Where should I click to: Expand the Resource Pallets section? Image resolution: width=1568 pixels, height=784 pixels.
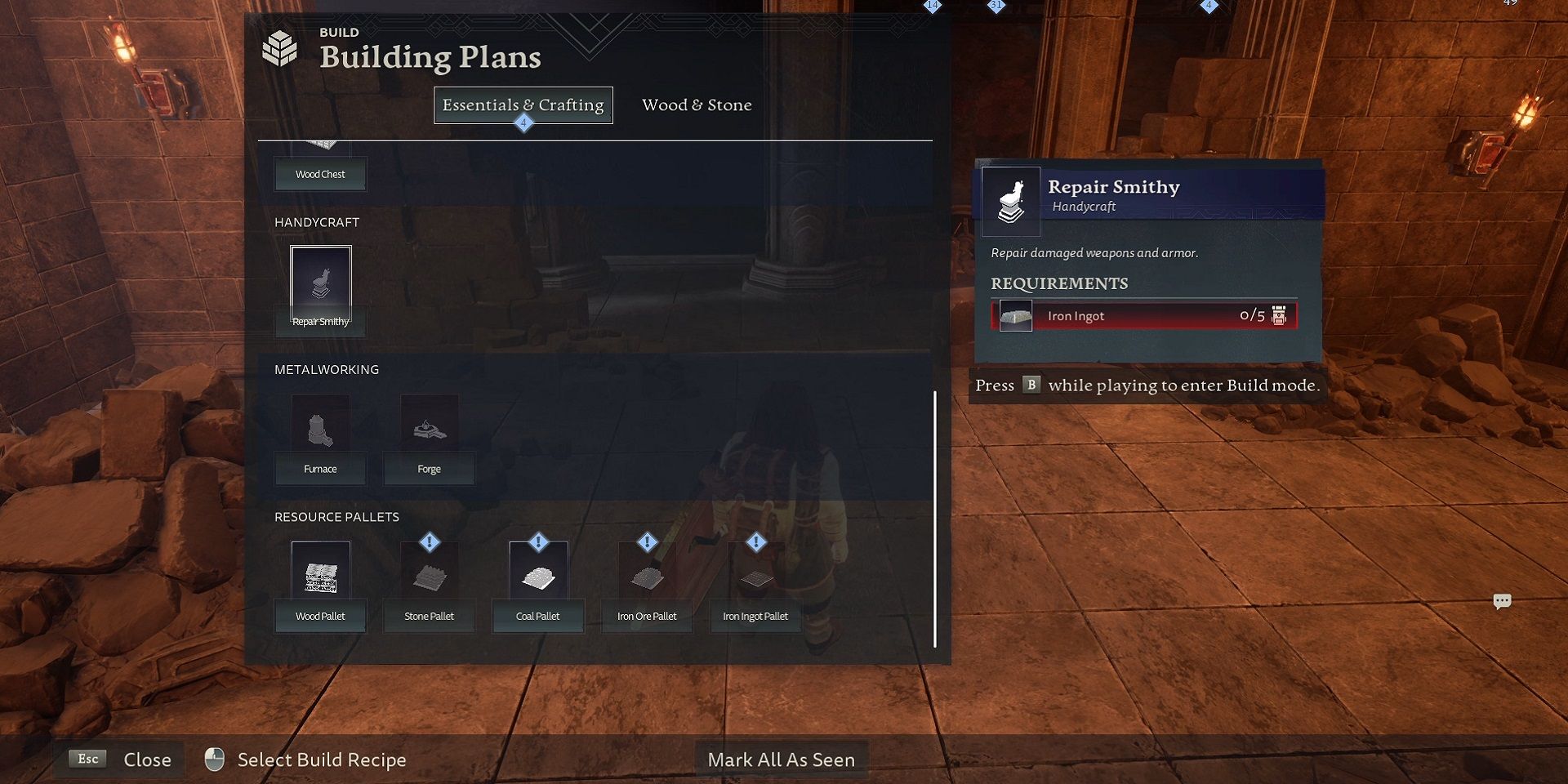[336, 516]
